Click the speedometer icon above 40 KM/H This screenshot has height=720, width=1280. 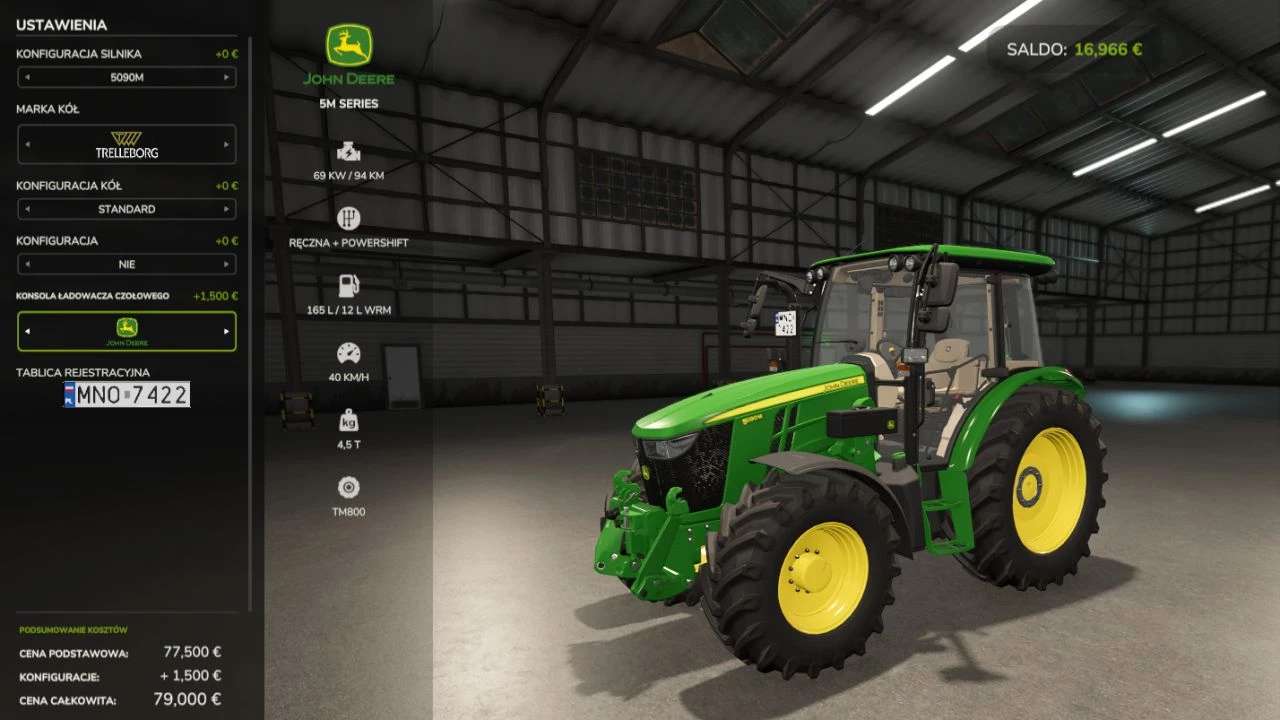click(348, 352)
